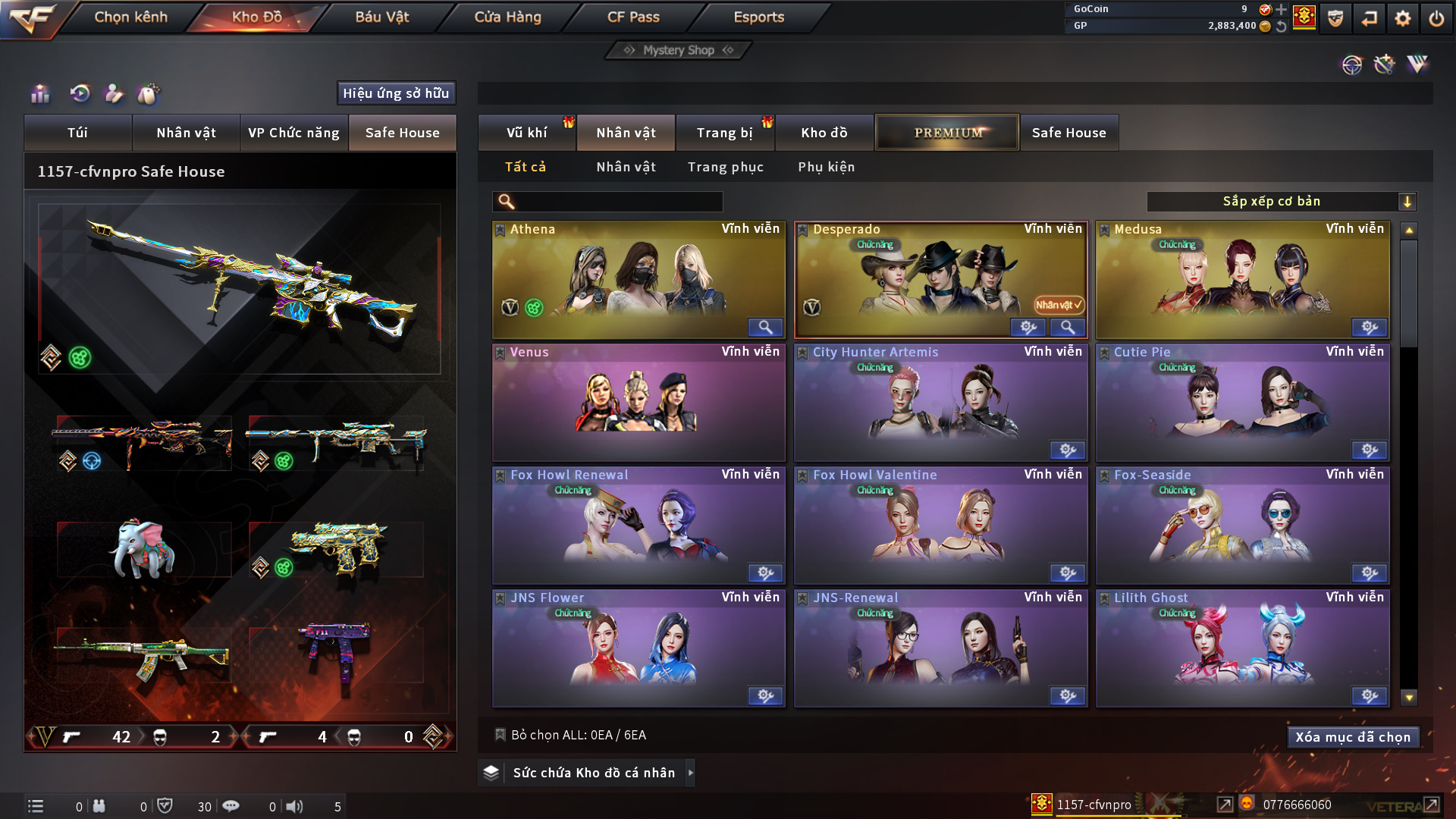This screenshot has width=1456, height=819.
Task: Open the Esports menu
Action: pyautogui.click(x=758, y=17)
